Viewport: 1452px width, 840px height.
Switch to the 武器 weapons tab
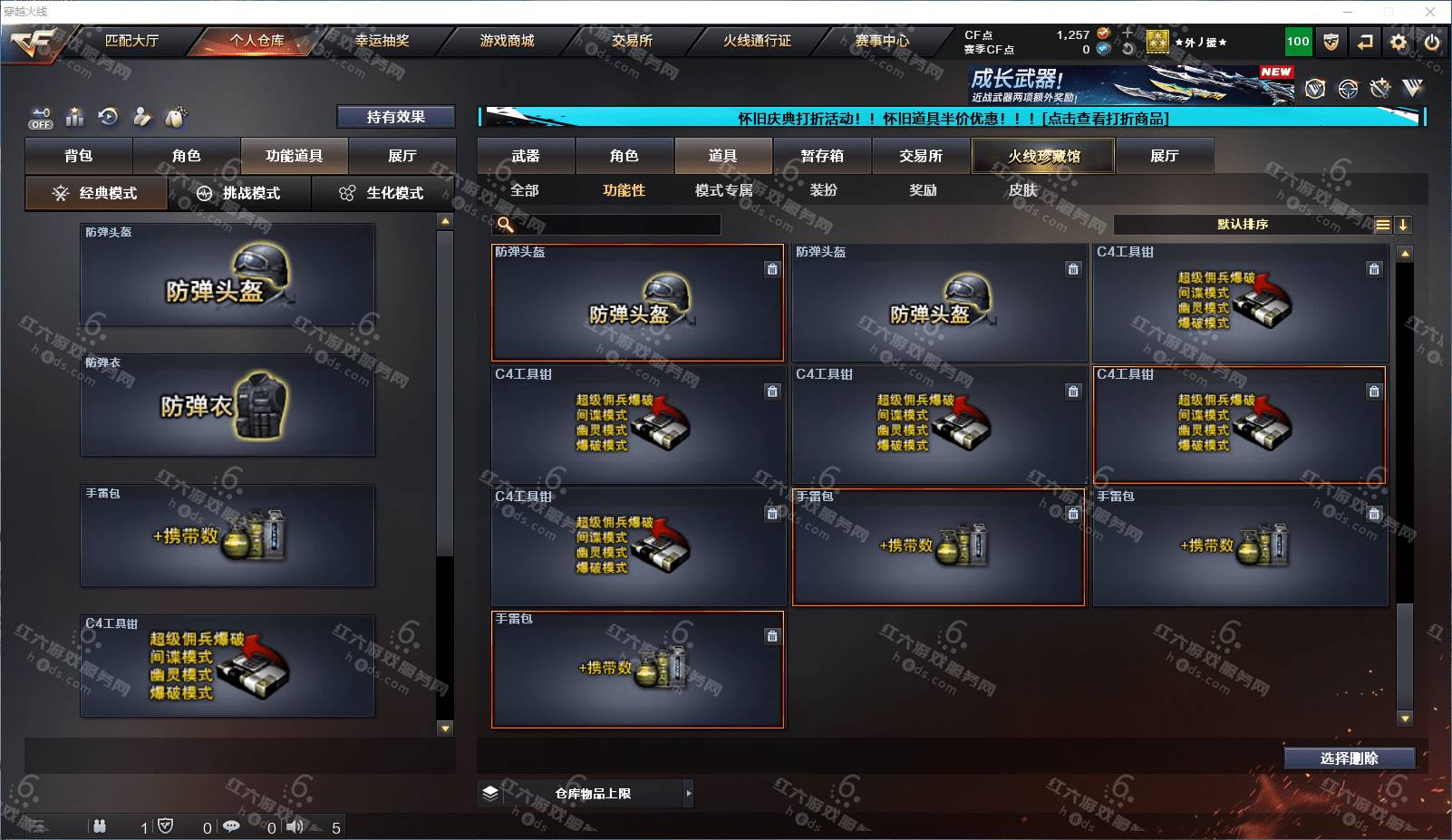pos(526,156)
